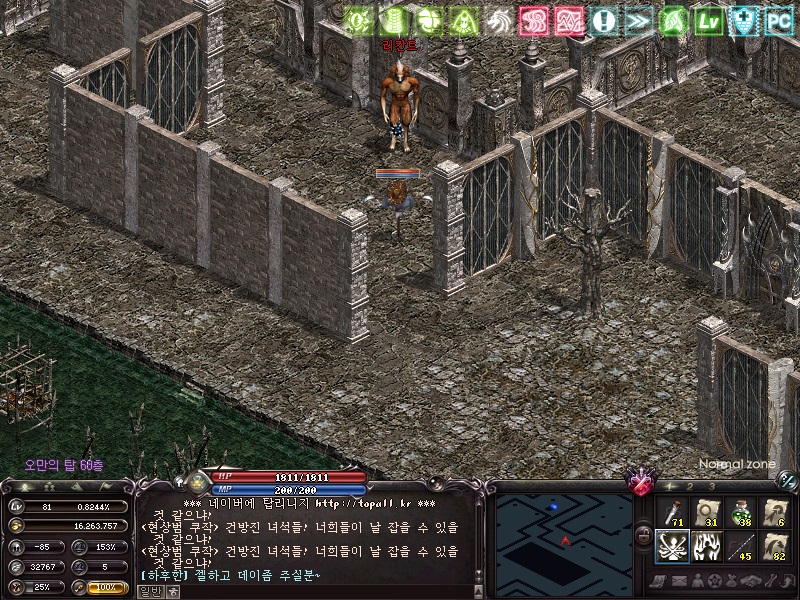
Task: Use the scroll stacked at 82
Action: pyautogui.click(x=776, y=547)
